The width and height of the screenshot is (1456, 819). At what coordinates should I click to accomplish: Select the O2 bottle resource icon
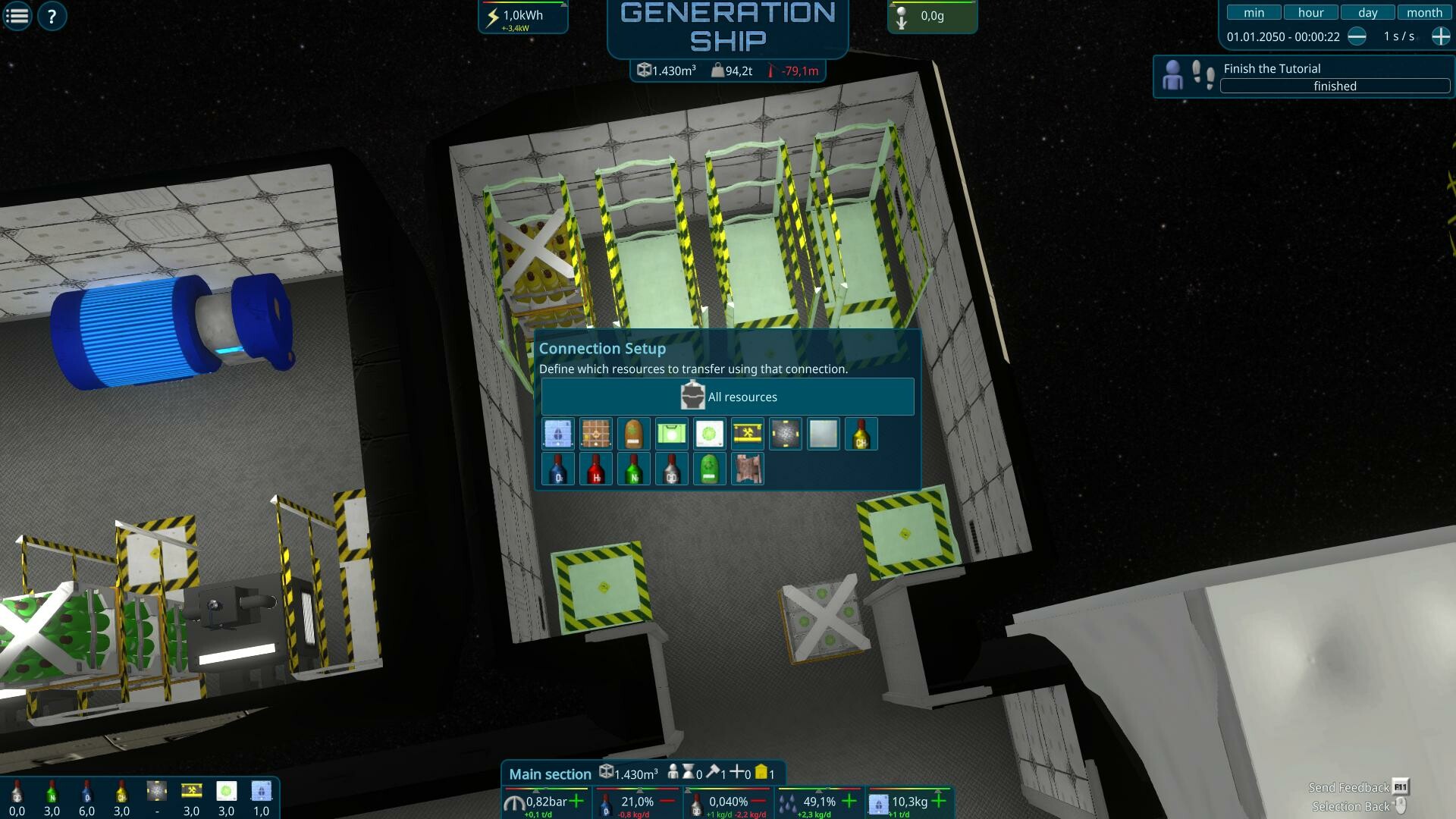click(558, 468)
